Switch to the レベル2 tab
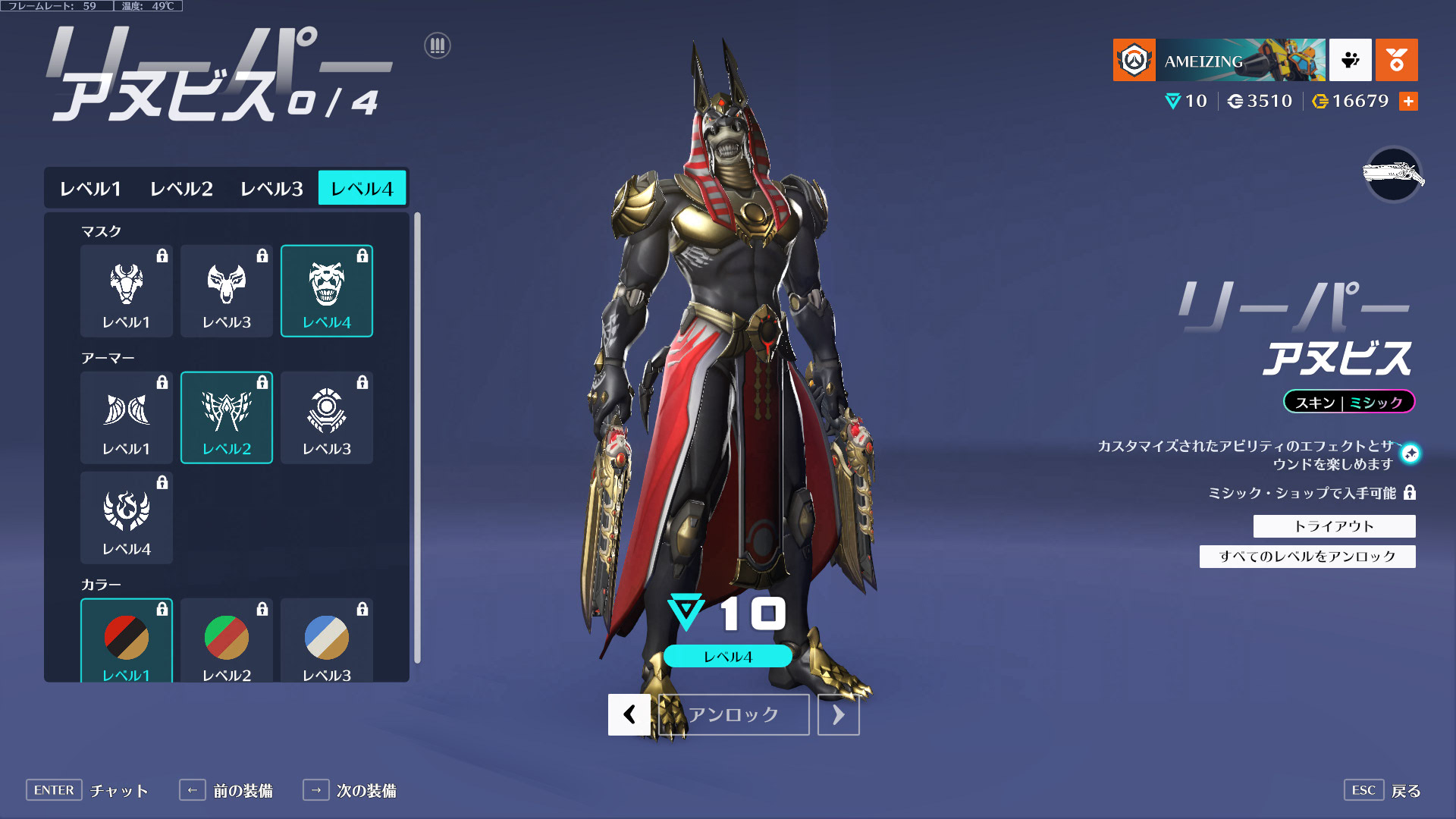 (x=181, y=188)
